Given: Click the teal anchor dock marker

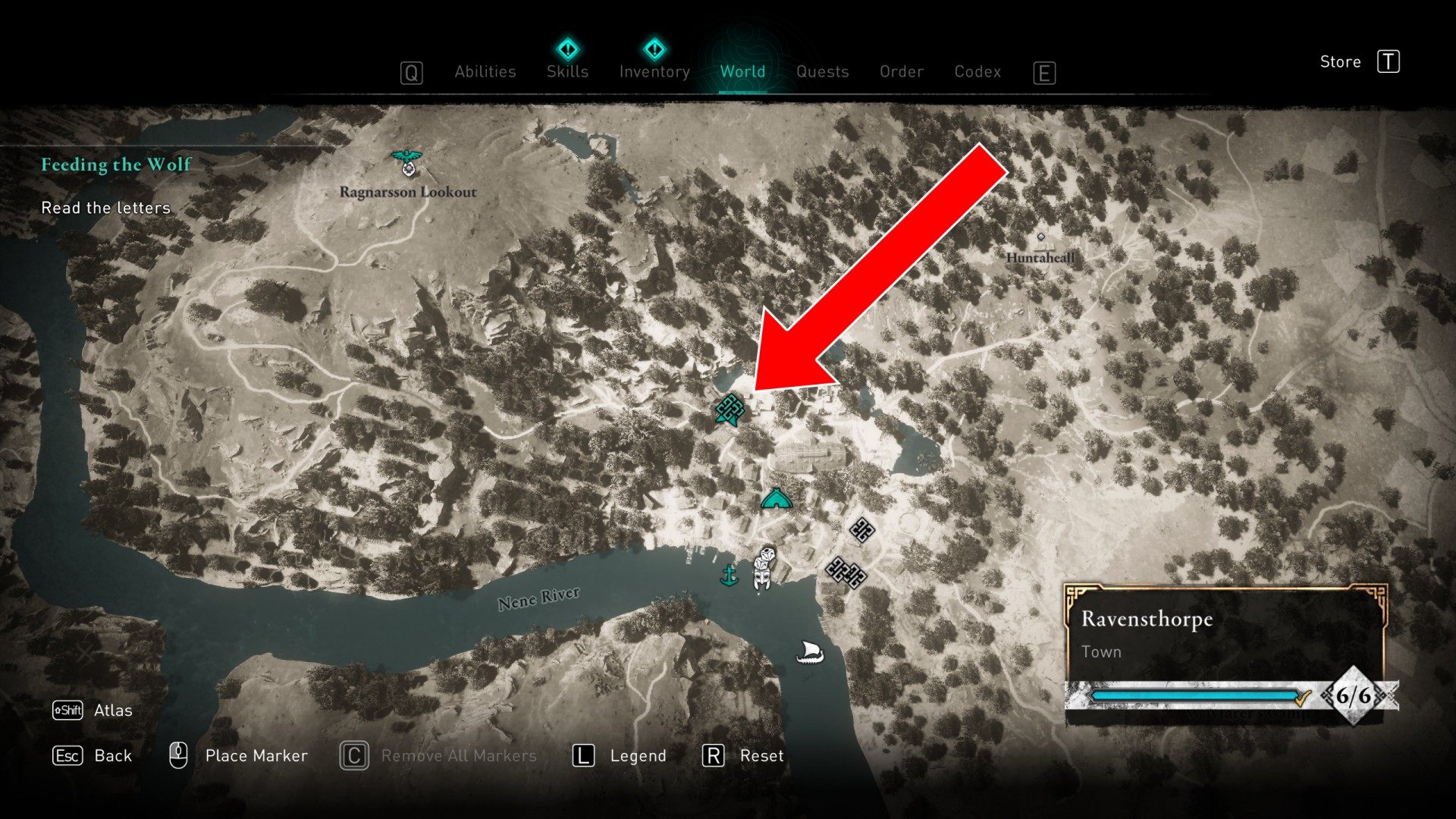Looking at the screenshot, I should pos(729,575).
